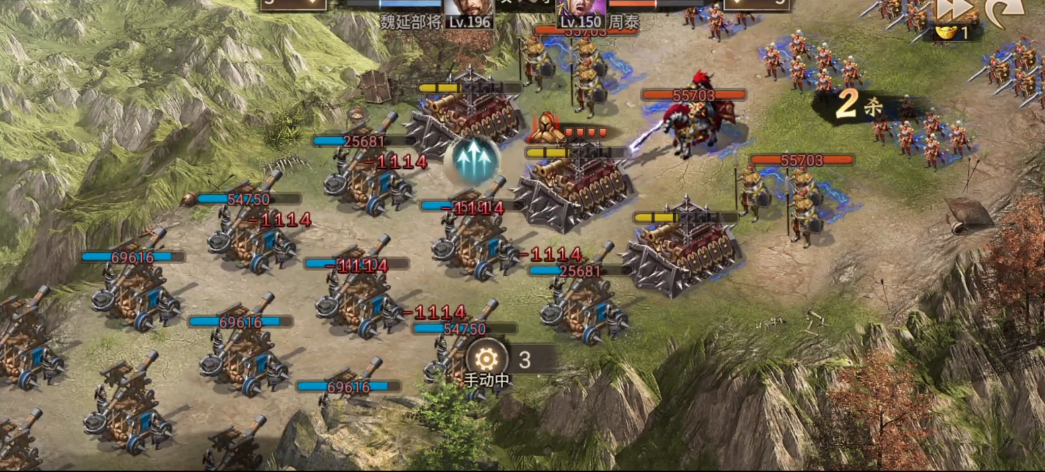The image size is (1045, 472).
Task: Select Zhou Tai's Lv.150 portrait
Action: [579, 10]
